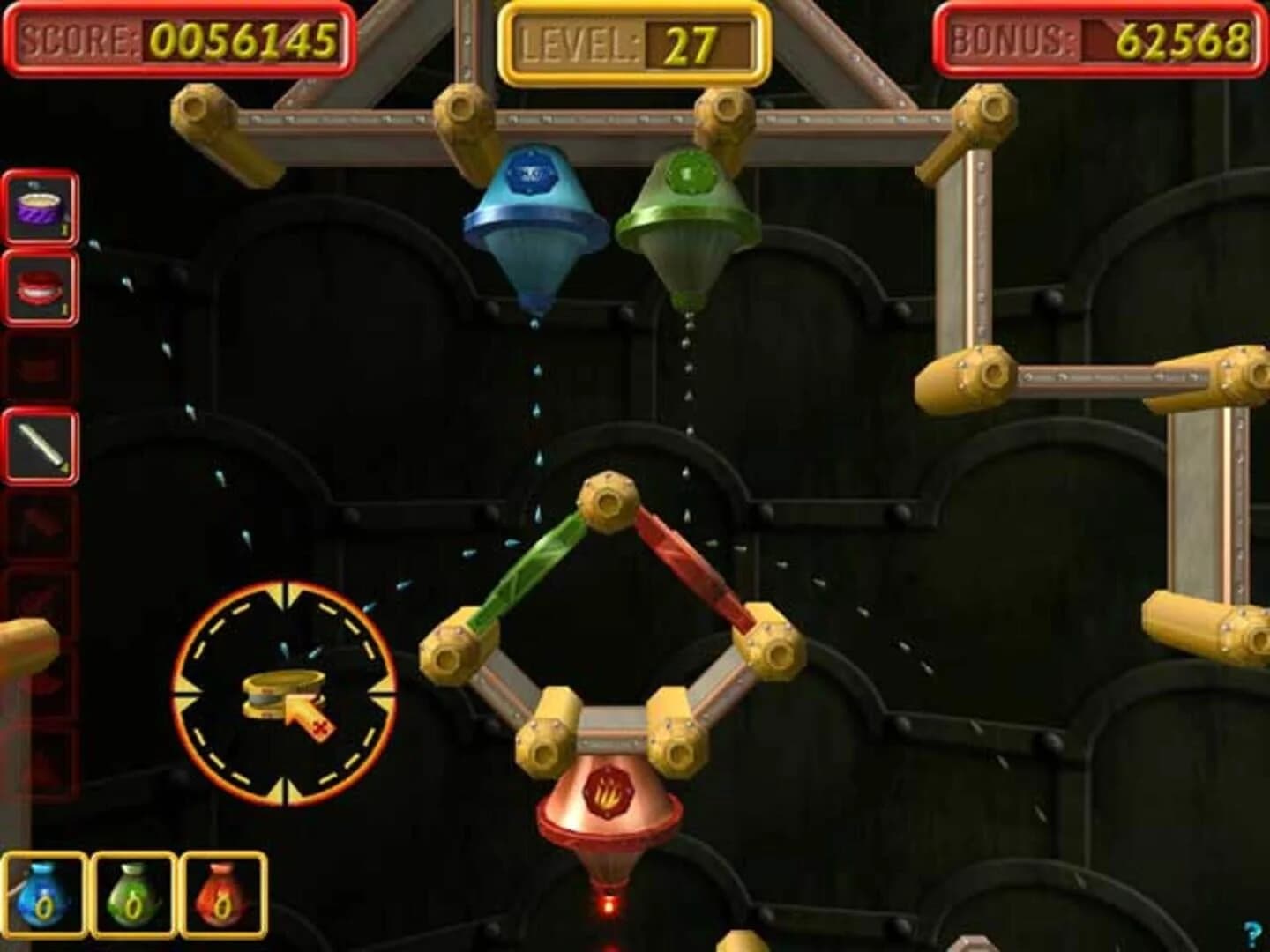Click the top pivot bolt of the diamond structure

pos(608,502)
